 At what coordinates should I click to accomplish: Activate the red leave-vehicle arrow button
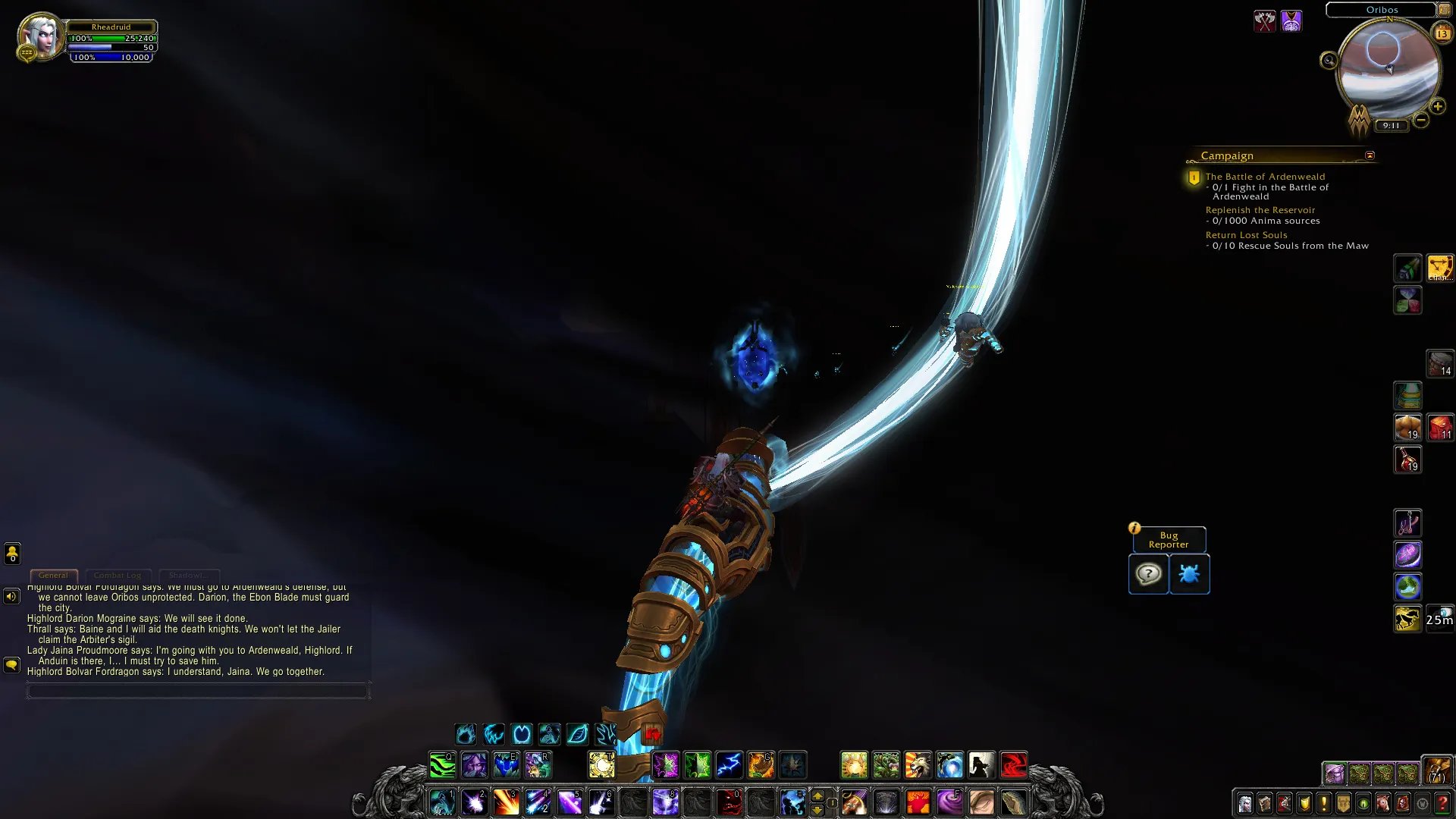(x=652, y=734)
